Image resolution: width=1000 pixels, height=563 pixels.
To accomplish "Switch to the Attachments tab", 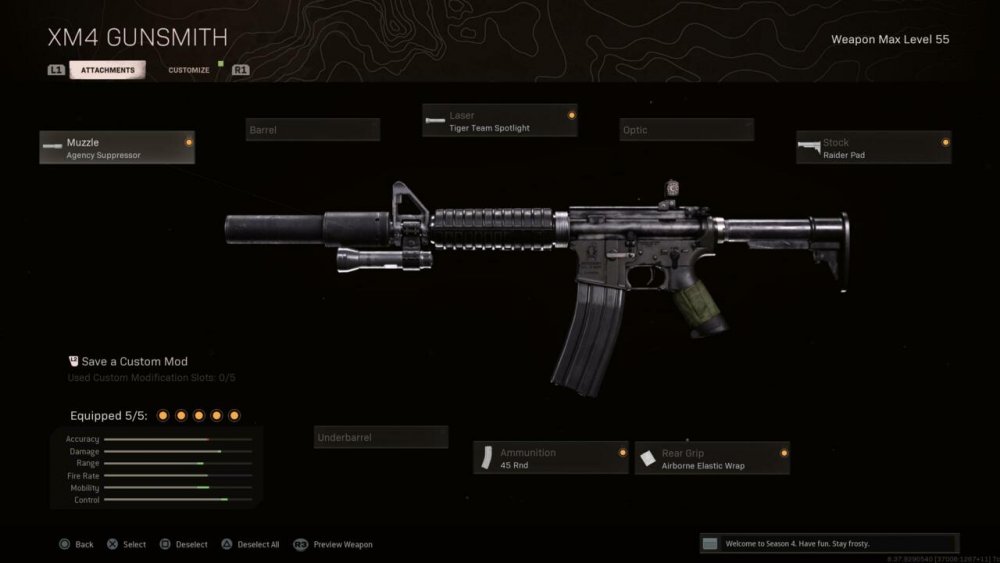I will 107,70.
